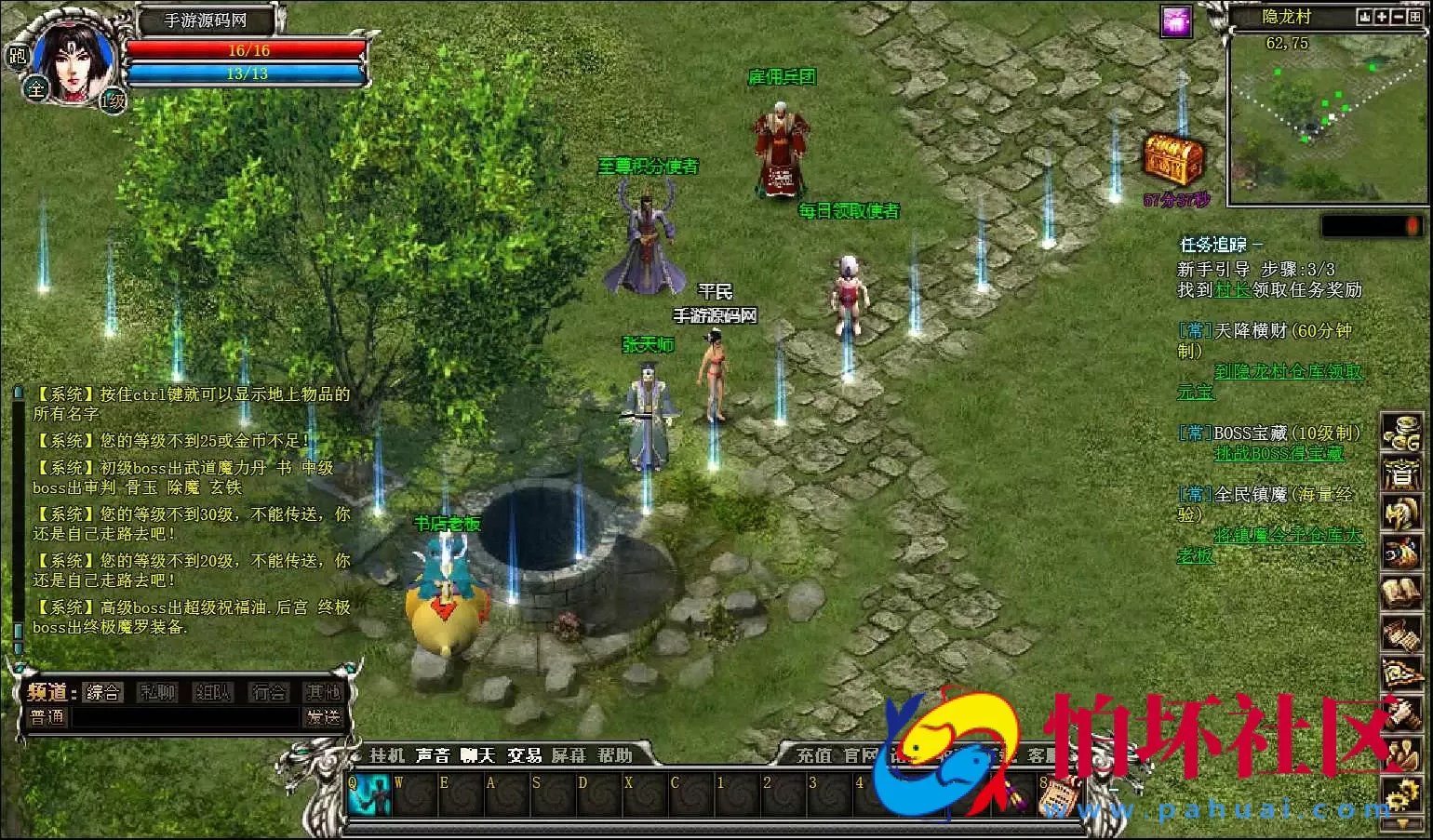The image size is (1433, 840).
Task: Focus the chat message input field
Action: coord(186,717)
